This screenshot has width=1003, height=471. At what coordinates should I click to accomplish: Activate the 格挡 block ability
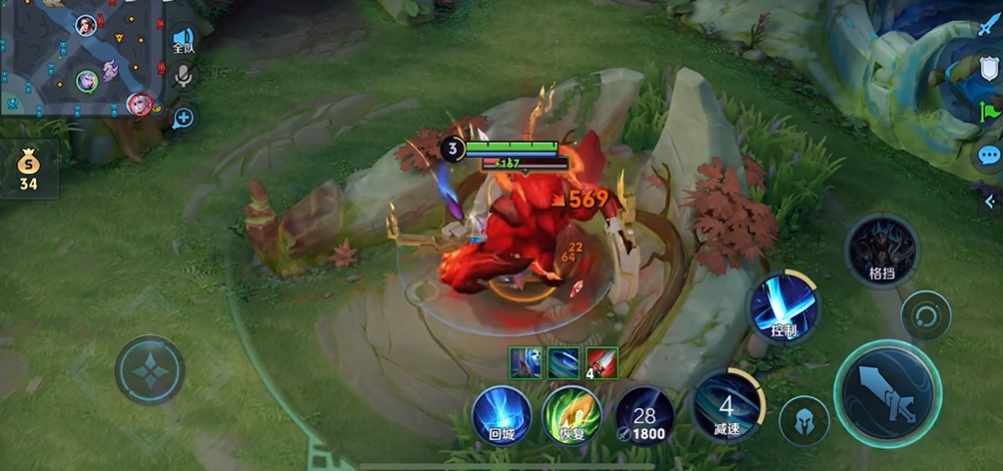pos(881,250)
